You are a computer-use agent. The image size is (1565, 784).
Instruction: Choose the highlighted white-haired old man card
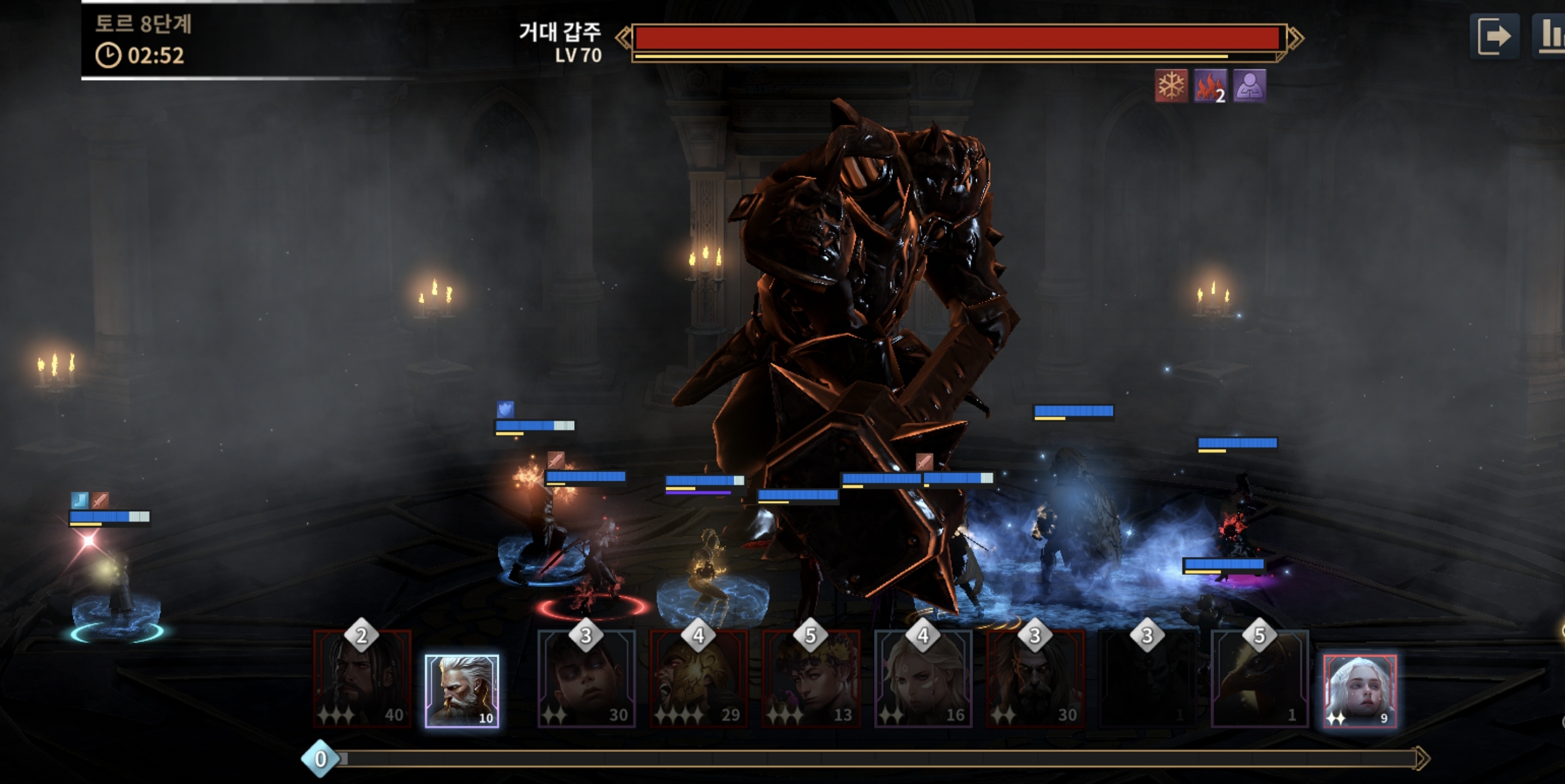(x=462, y=690)
